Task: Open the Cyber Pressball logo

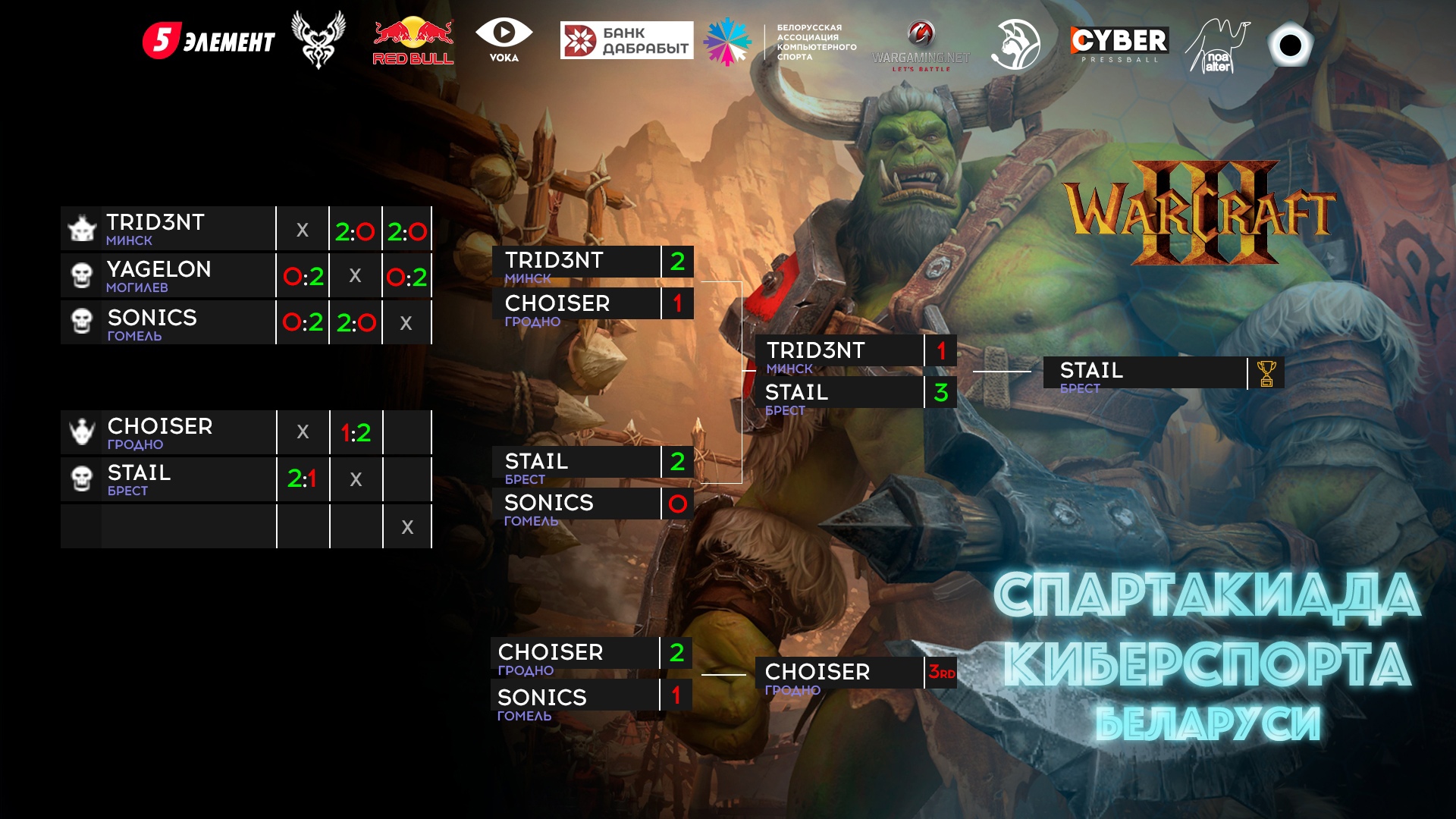Action: (1119, 43)
